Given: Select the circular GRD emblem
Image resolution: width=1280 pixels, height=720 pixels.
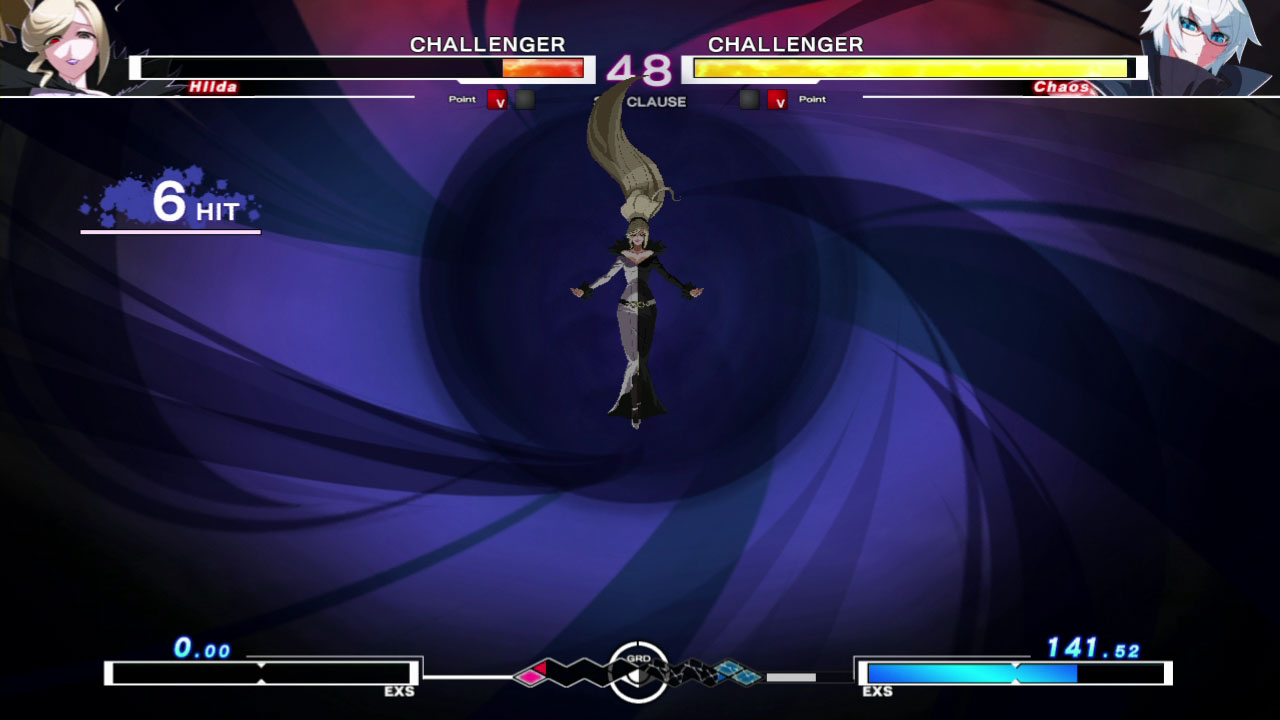Looking at the screenshot, I should pyautogui.click(x=638, y=672).
